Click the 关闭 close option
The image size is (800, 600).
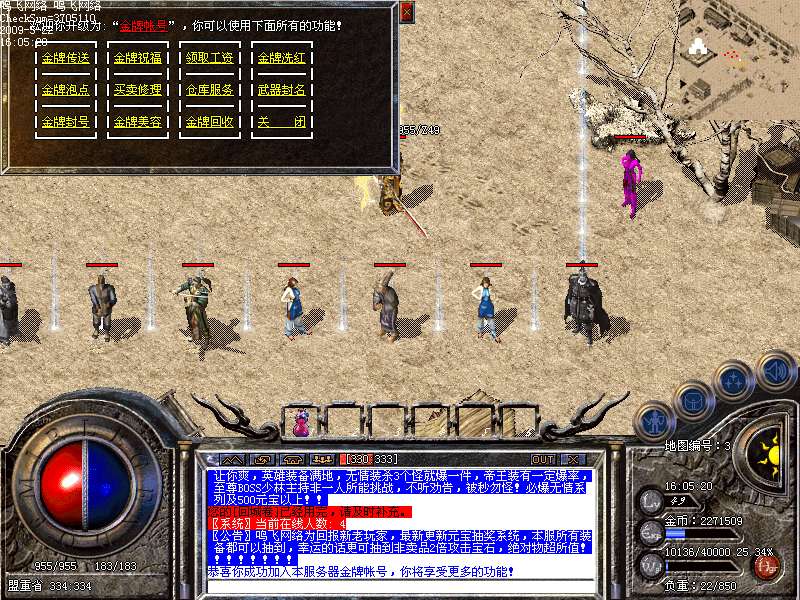tap(281, 122)
